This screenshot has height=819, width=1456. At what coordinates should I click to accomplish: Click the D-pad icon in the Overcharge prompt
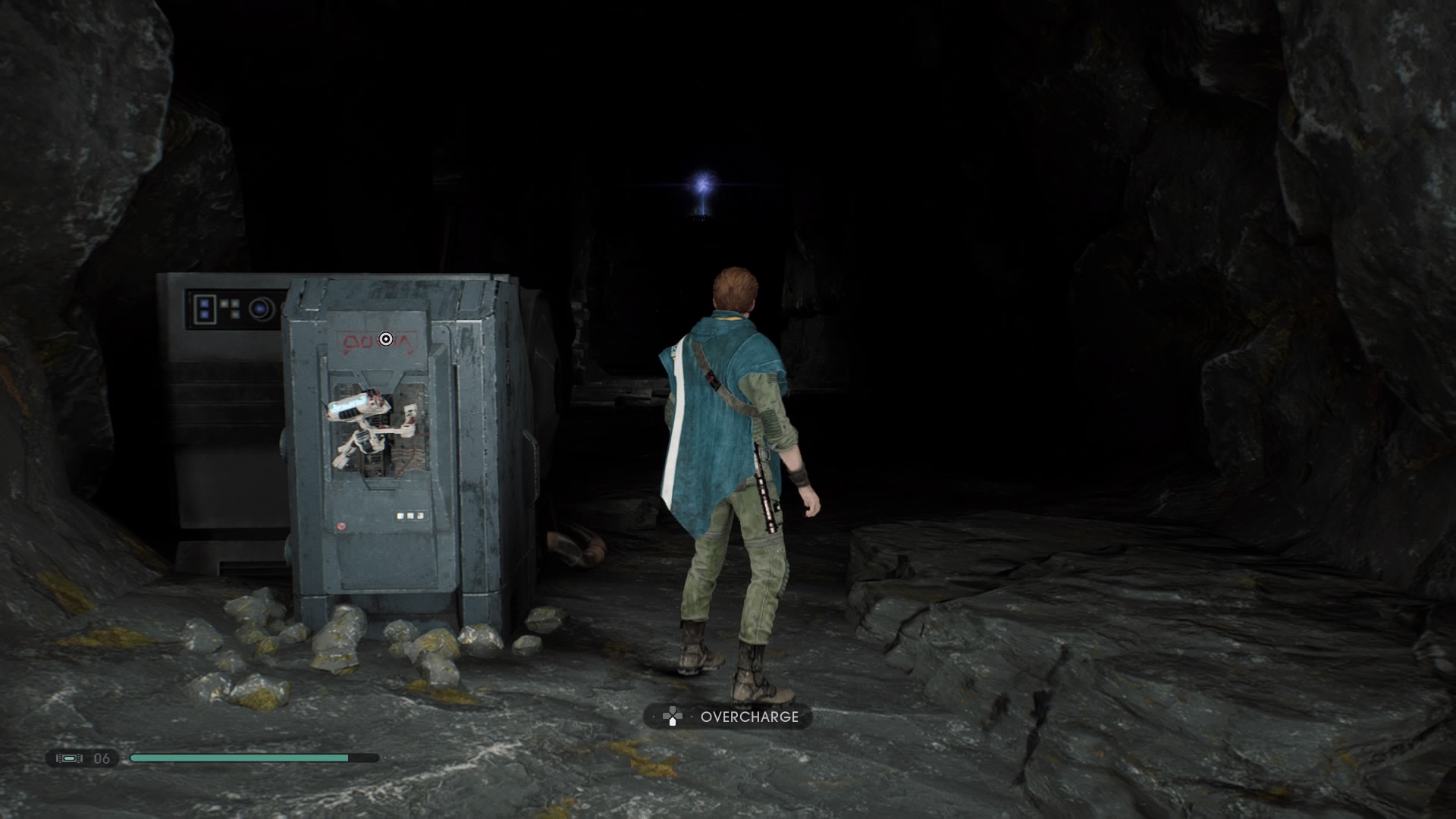click(x=673, y=715)
